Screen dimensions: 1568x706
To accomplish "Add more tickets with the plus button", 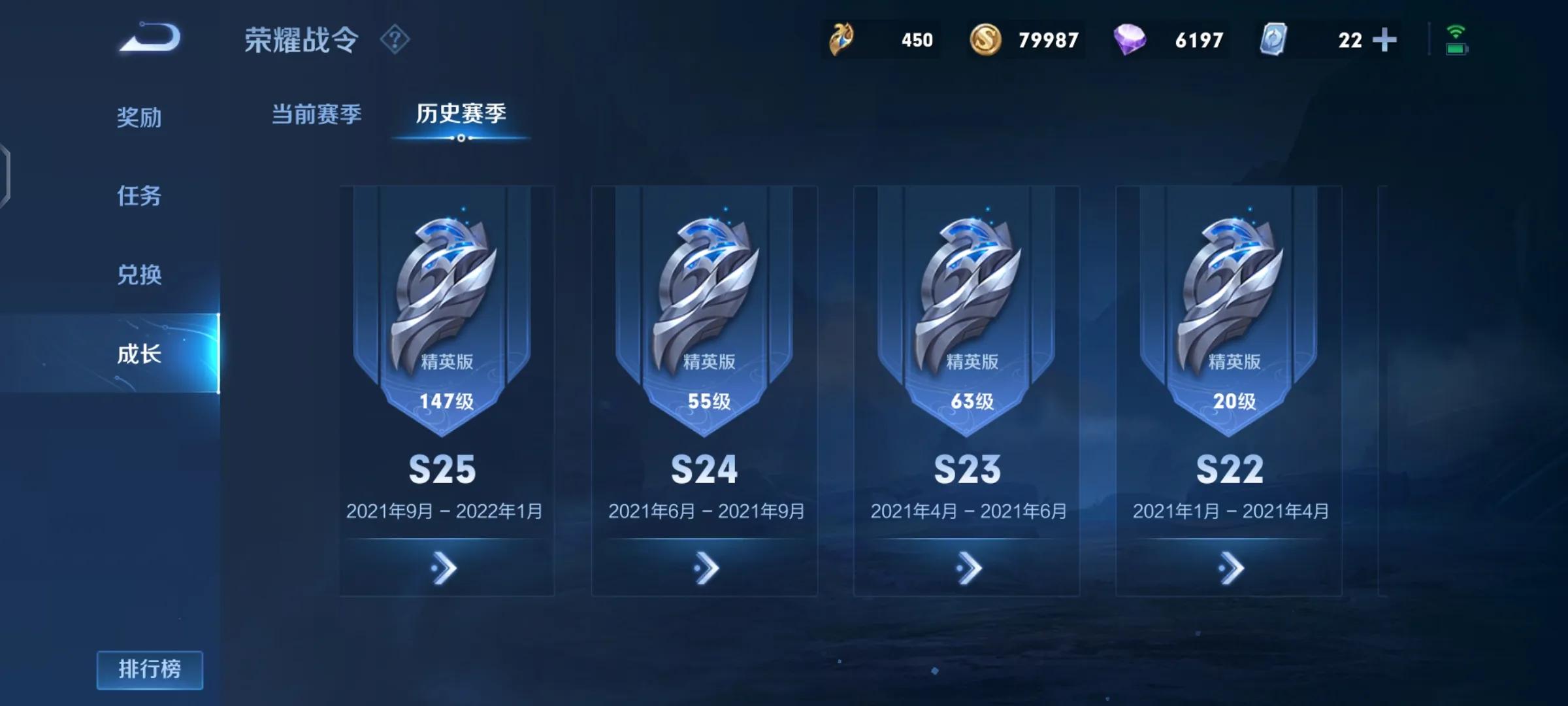I will tap(1384, 40).
